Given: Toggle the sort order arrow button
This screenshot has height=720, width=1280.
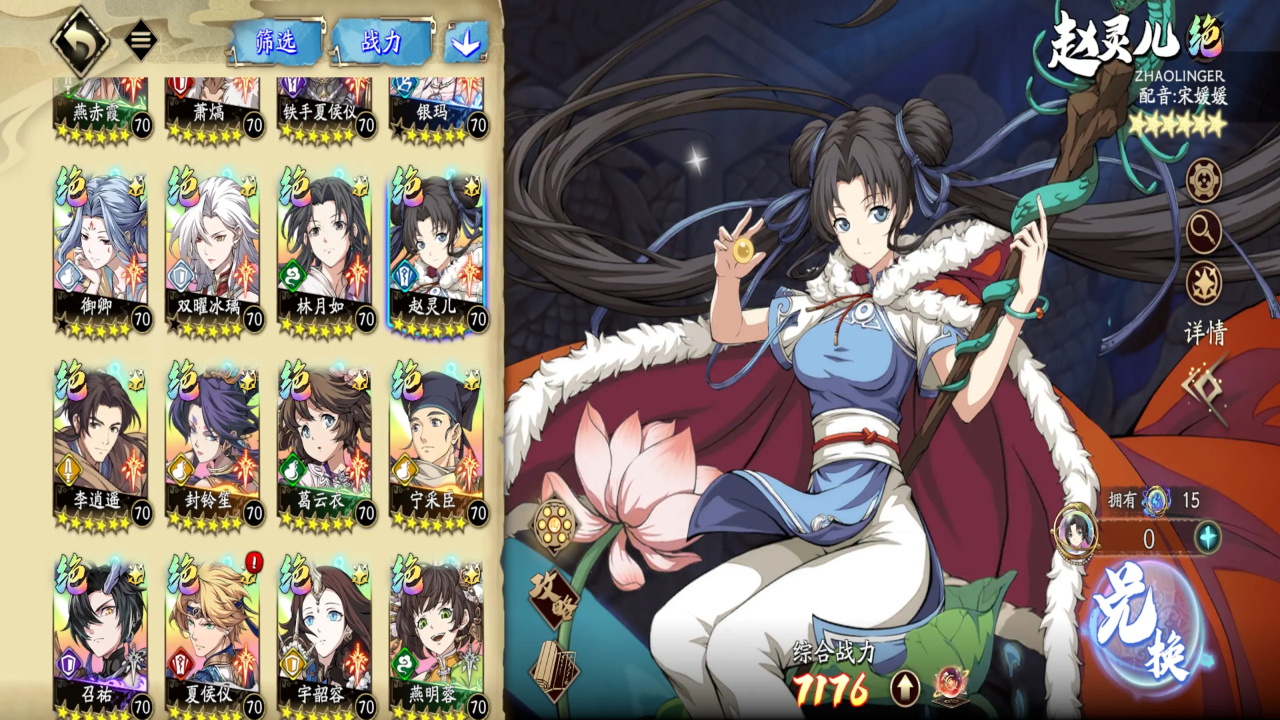Looking at the screenshot, I should 465,42.
